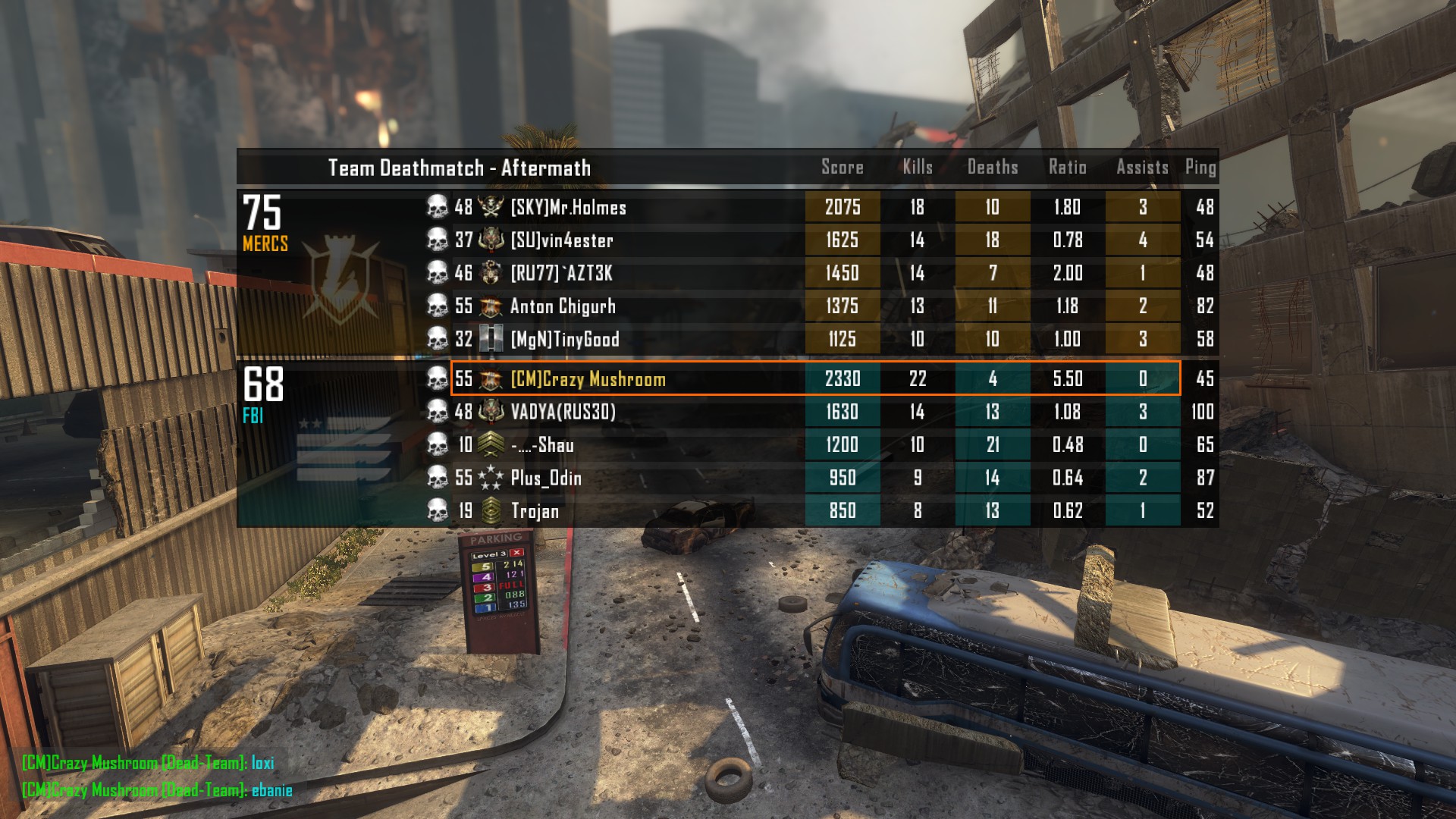The image size is (1456, 819).
Task: Select [SKY]Mr.Holmes player row
Action: [x=569, y=207]
